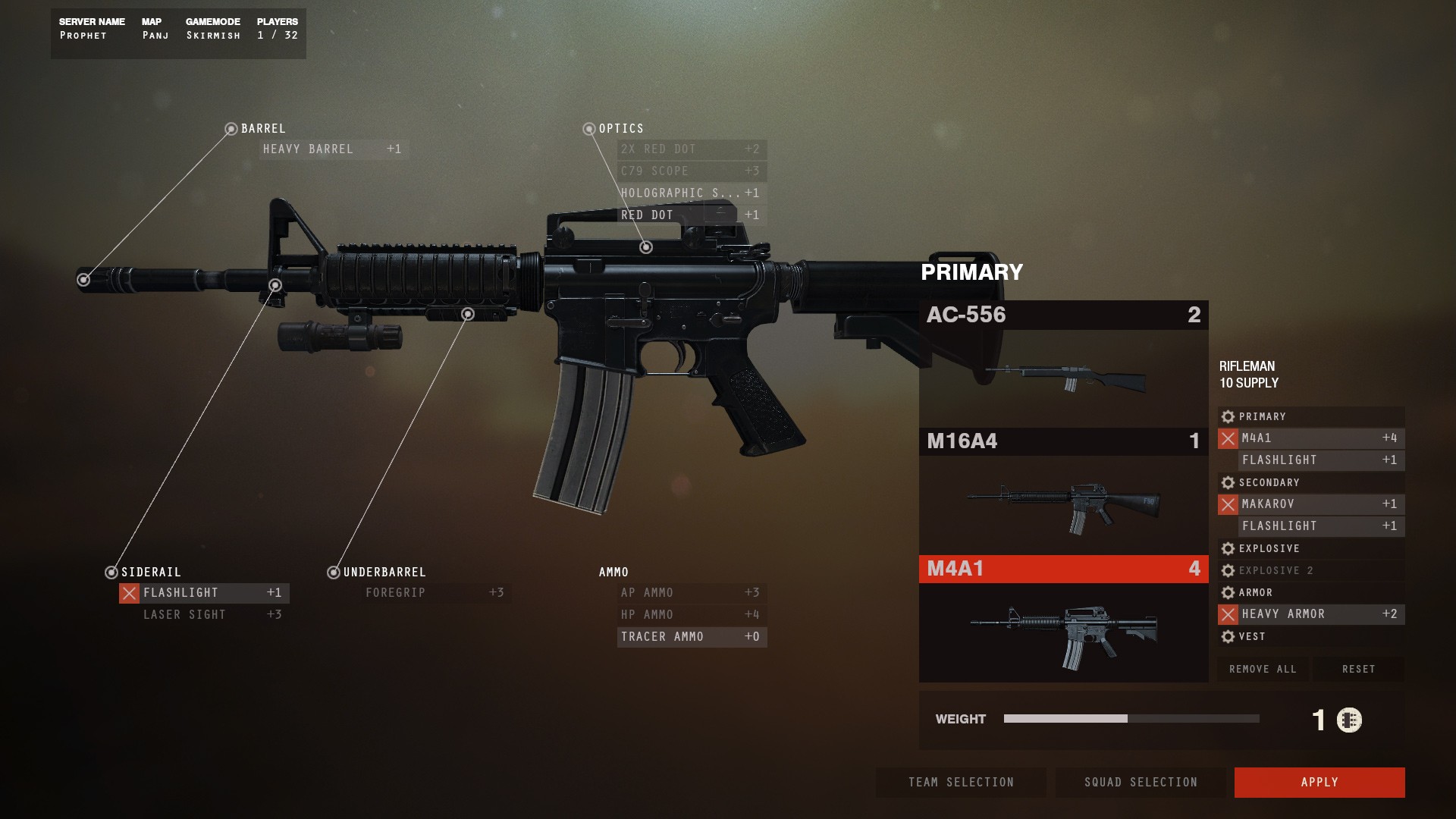Click Remove All to clear loadout
1456x819 pixels.
tap(1262, 669)
